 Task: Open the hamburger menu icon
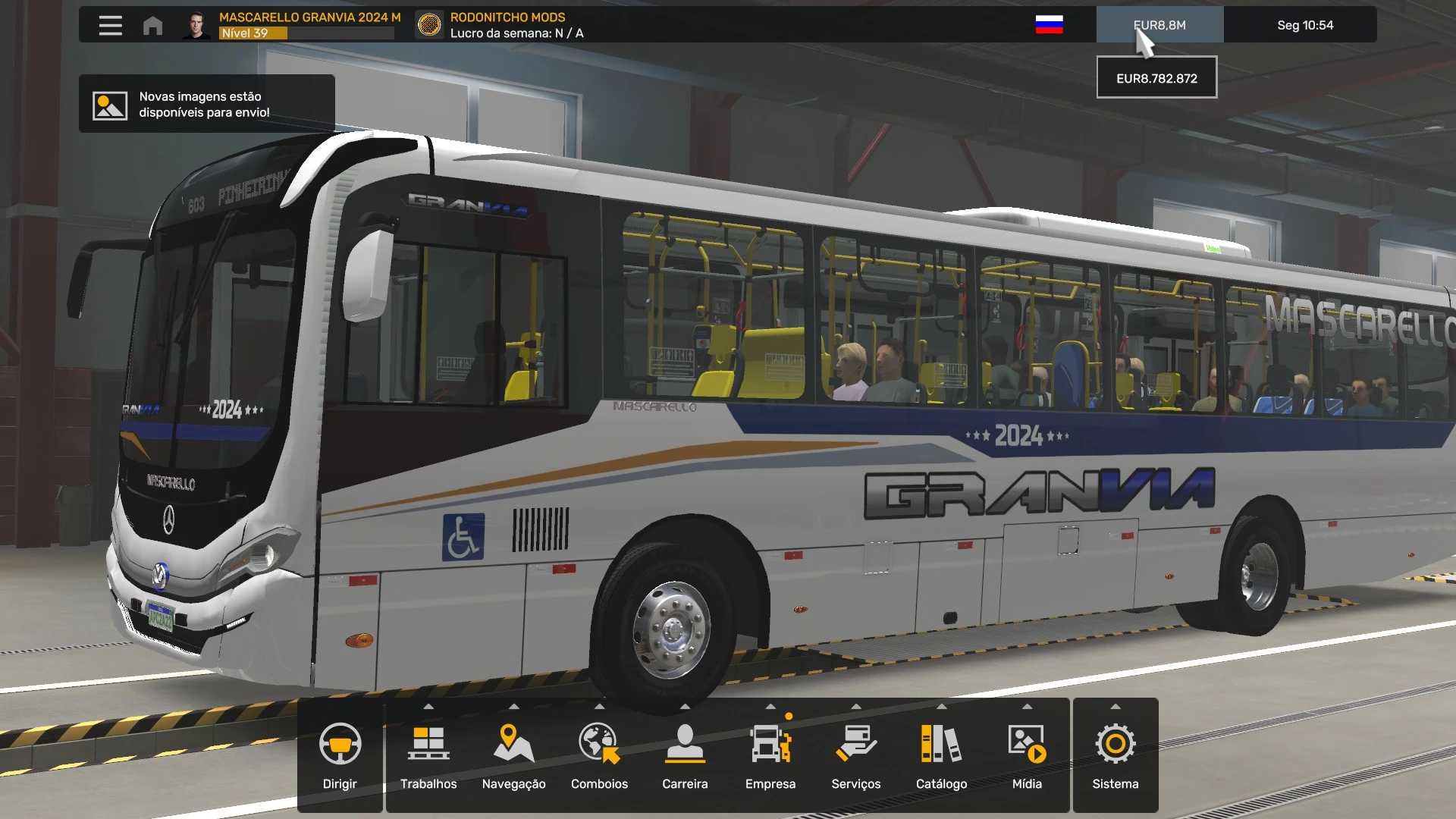pos(110,25)
